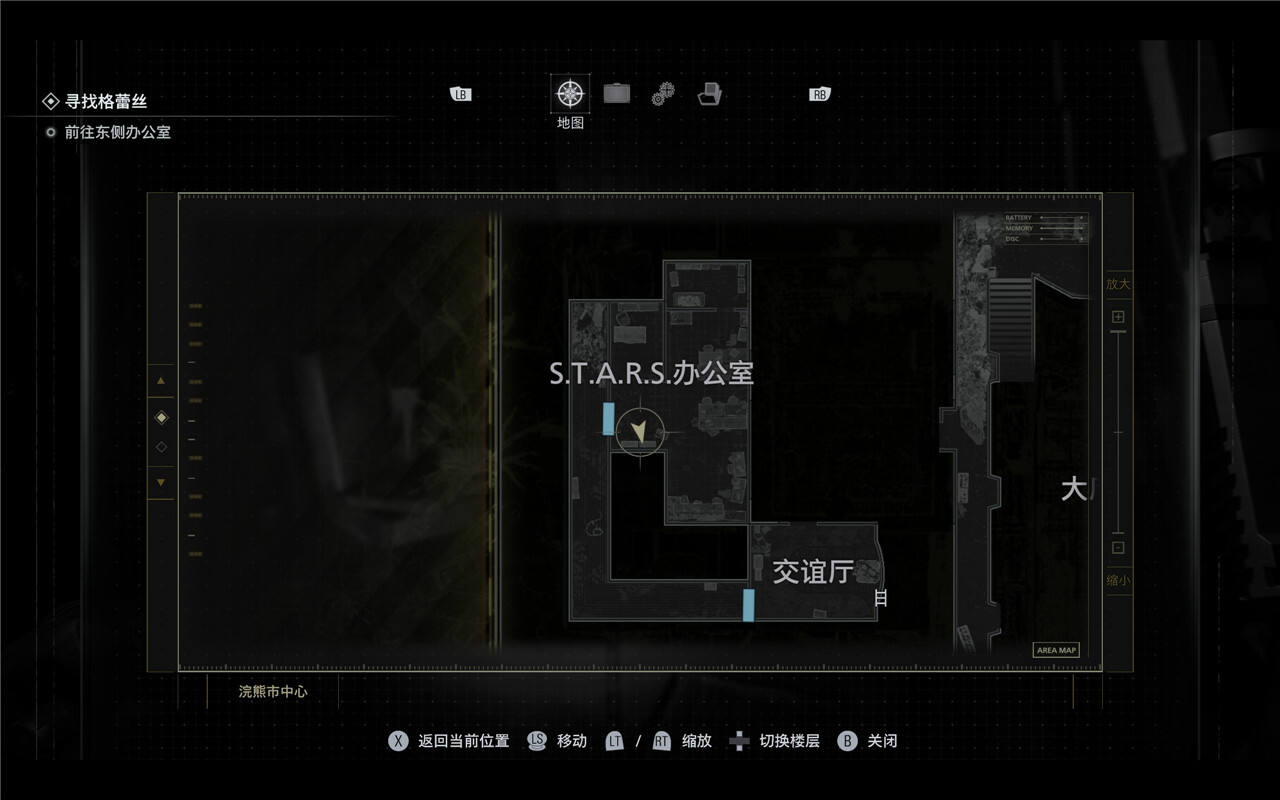Open the files folder tab
Image resolution: width=1280 pixels, height=800 pixels.
pos(710,95)
